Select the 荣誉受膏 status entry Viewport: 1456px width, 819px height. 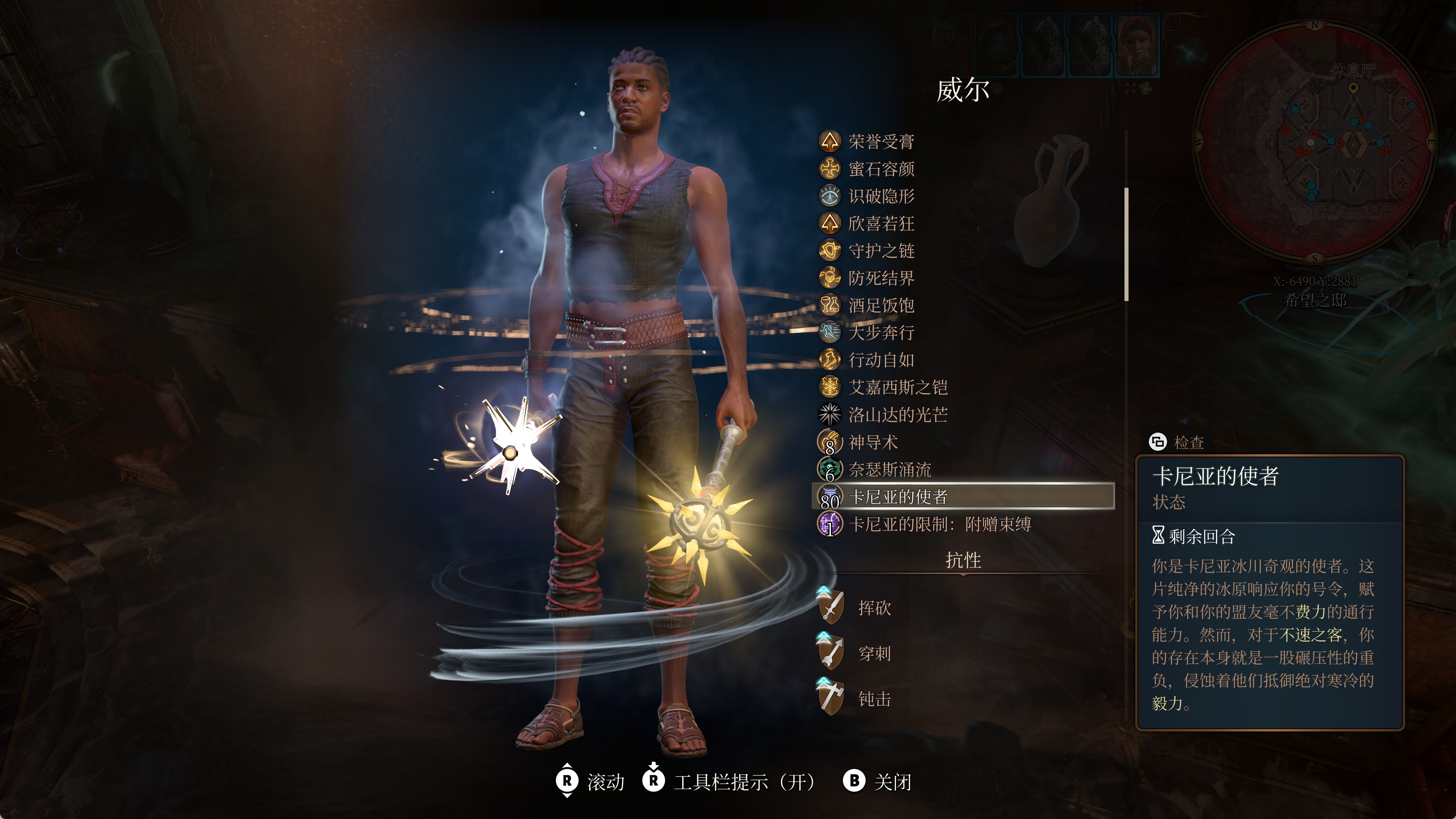[880, 141]
